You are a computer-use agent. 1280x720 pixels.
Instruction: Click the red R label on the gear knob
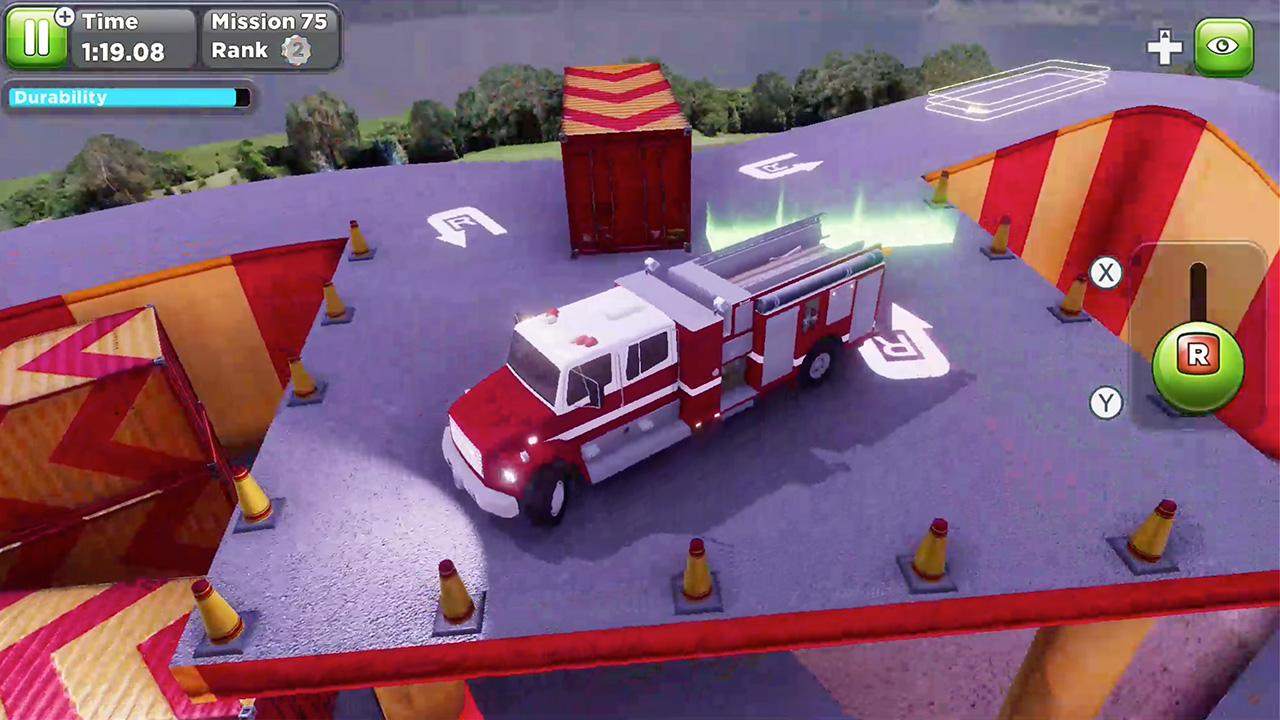point(1197,357)
